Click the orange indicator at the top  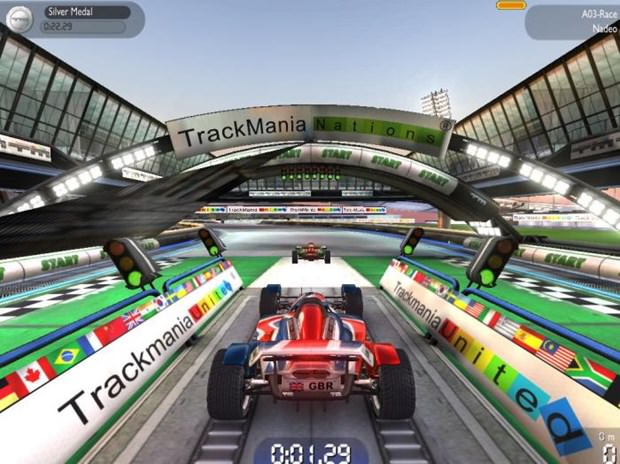pyautogui.click(x=510, y=5)
